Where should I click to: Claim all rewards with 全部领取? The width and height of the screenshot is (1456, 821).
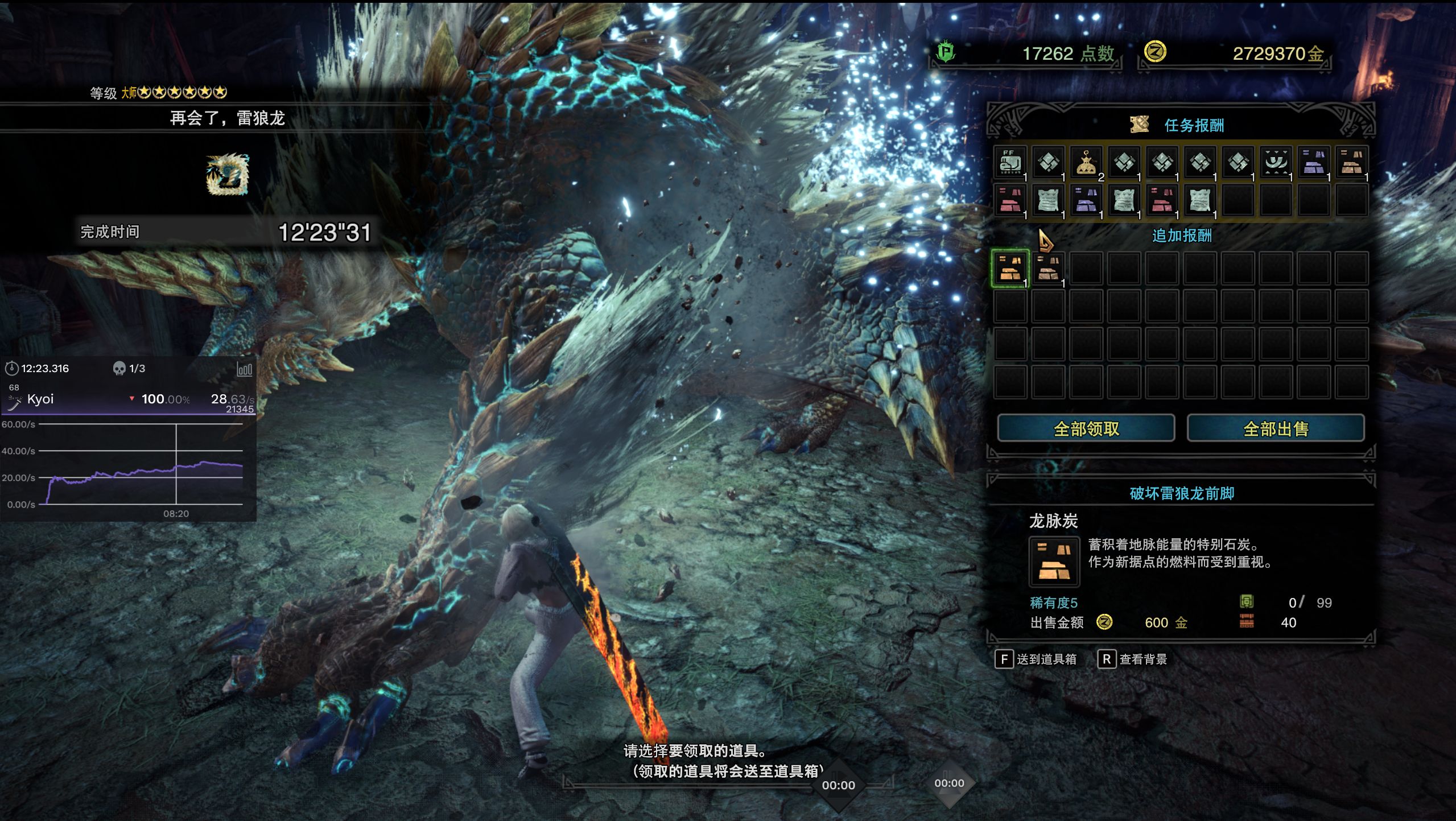[x=1086, y=428]
